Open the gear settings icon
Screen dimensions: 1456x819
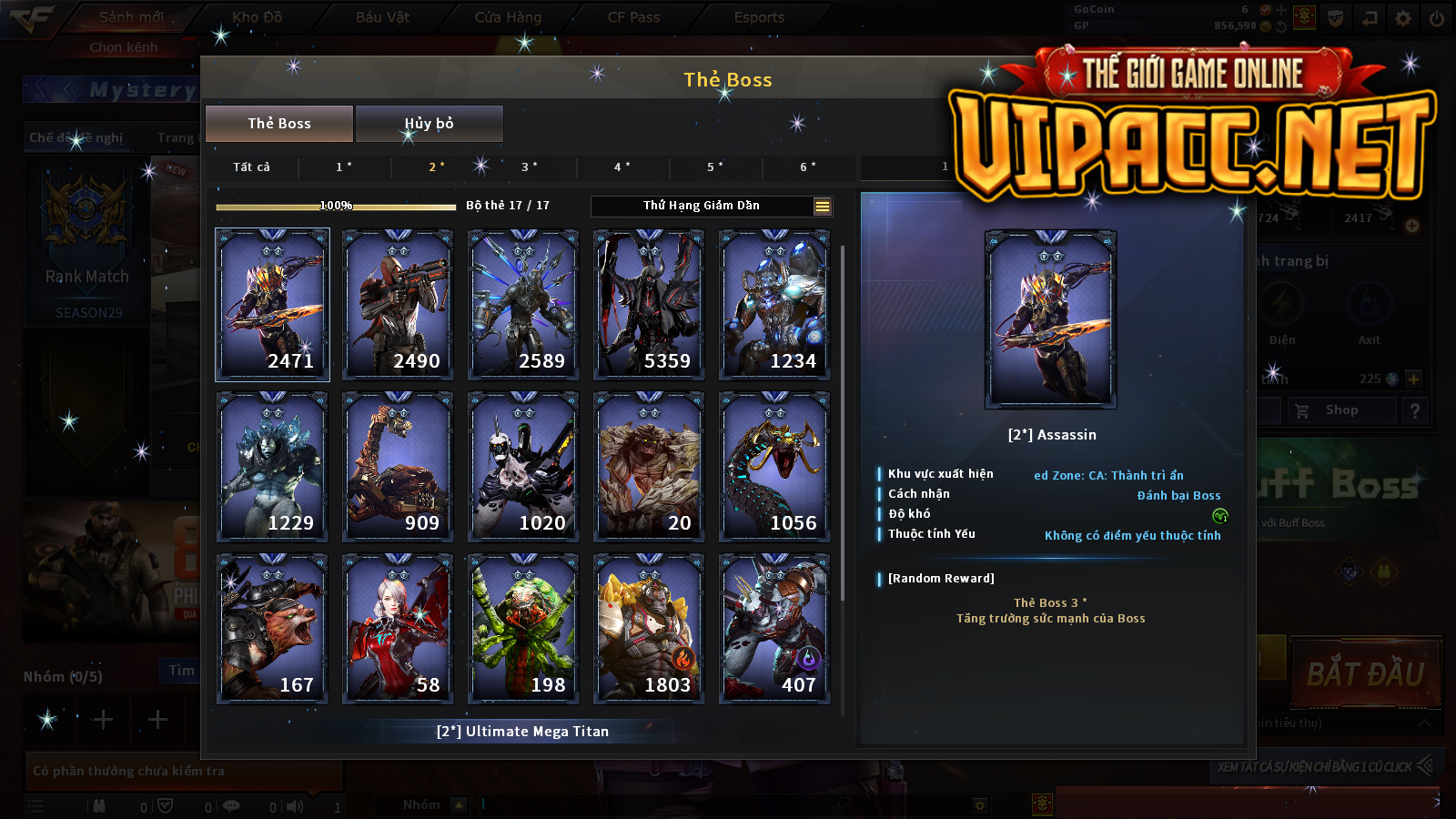coord(1403,18)
